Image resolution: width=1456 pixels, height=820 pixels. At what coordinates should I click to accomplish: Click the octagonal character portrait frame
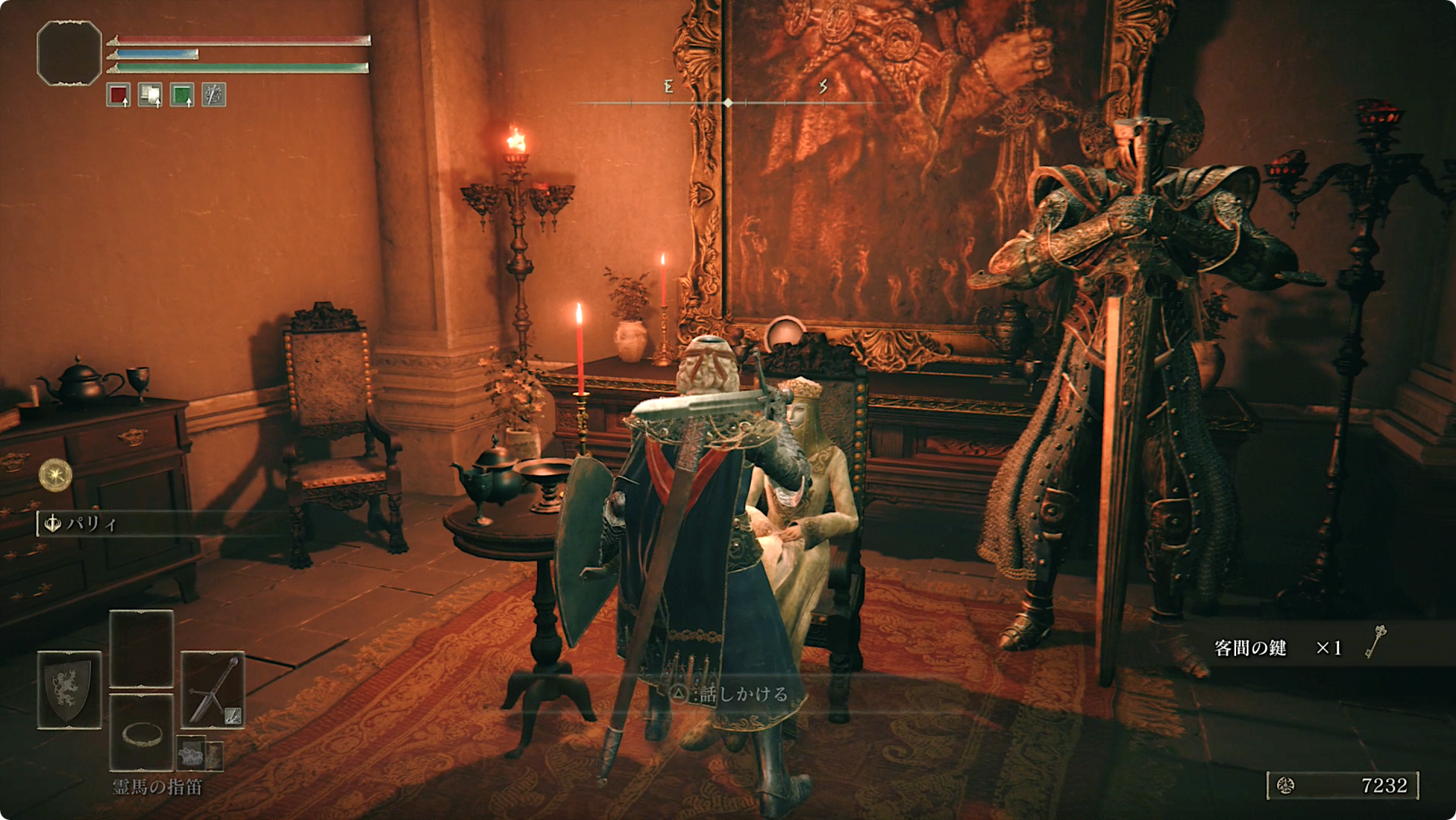69,52
